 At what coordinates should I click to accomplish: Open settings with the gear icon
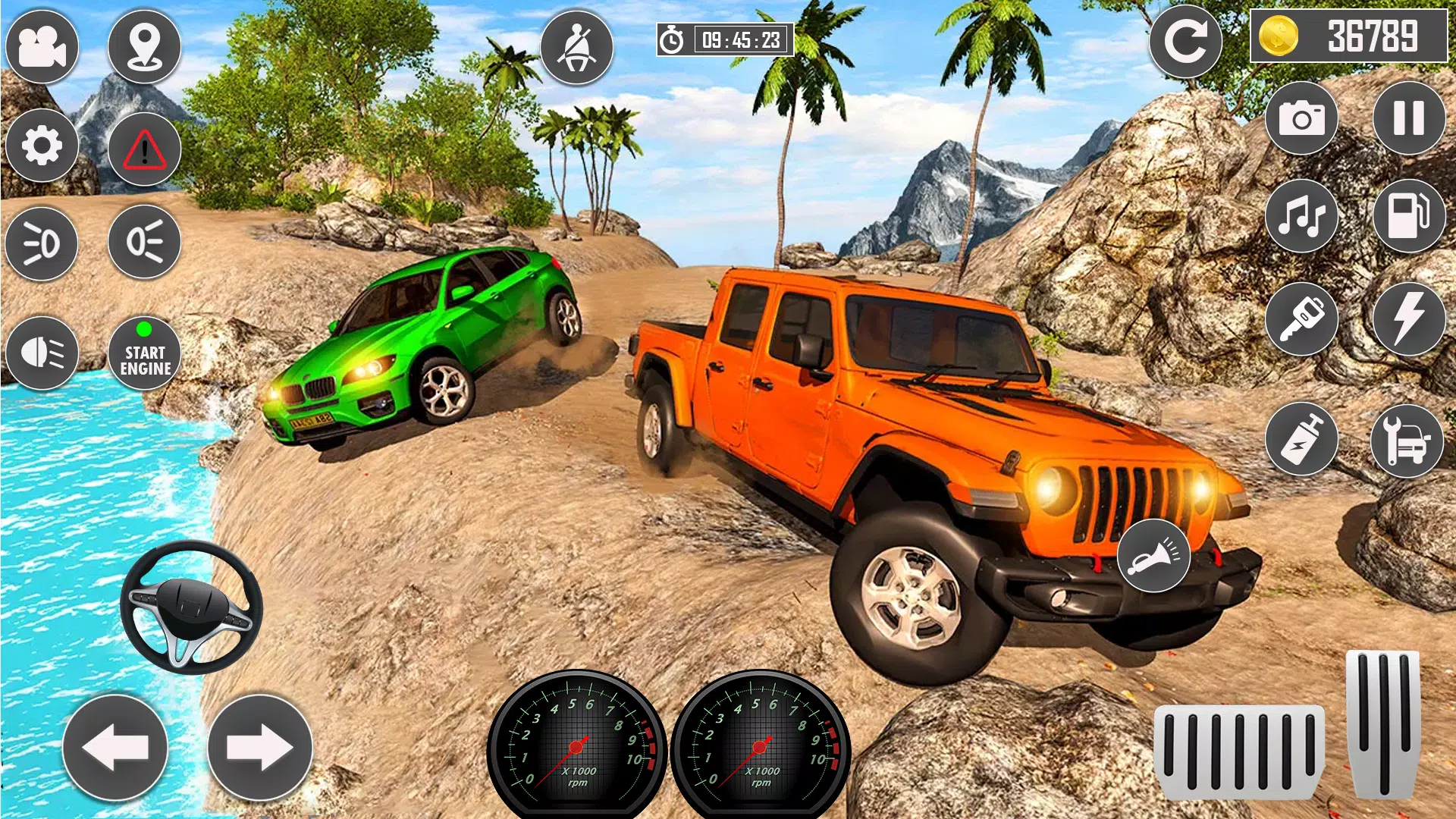(x=42, y=146)
